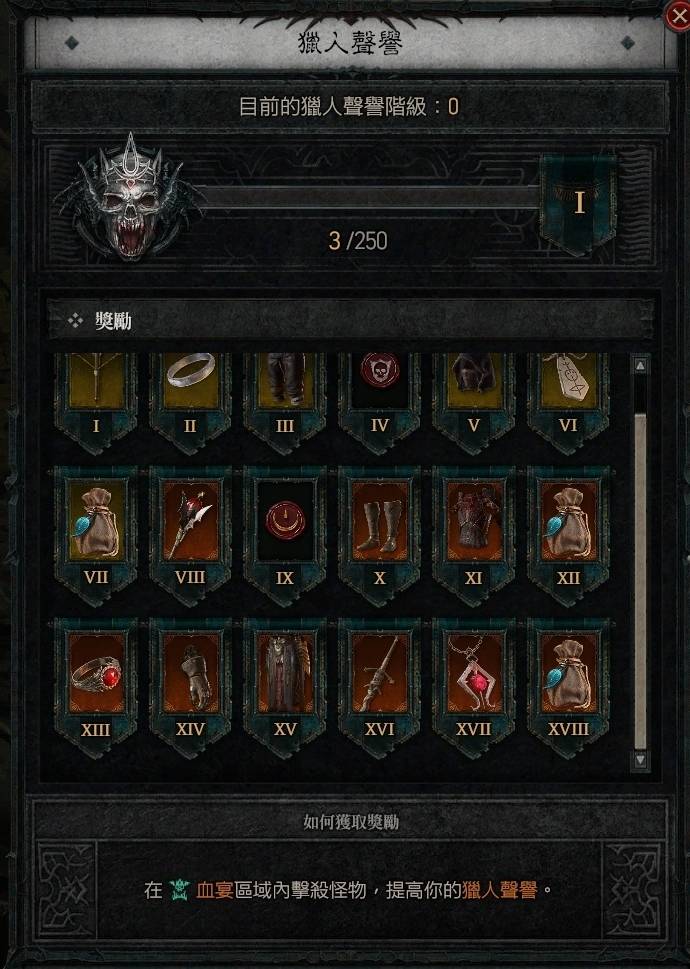Image resolution: width=690 pixels, height=969 pixels.
Task: Pick the tier XIII red gem ring
Action: 96,673
